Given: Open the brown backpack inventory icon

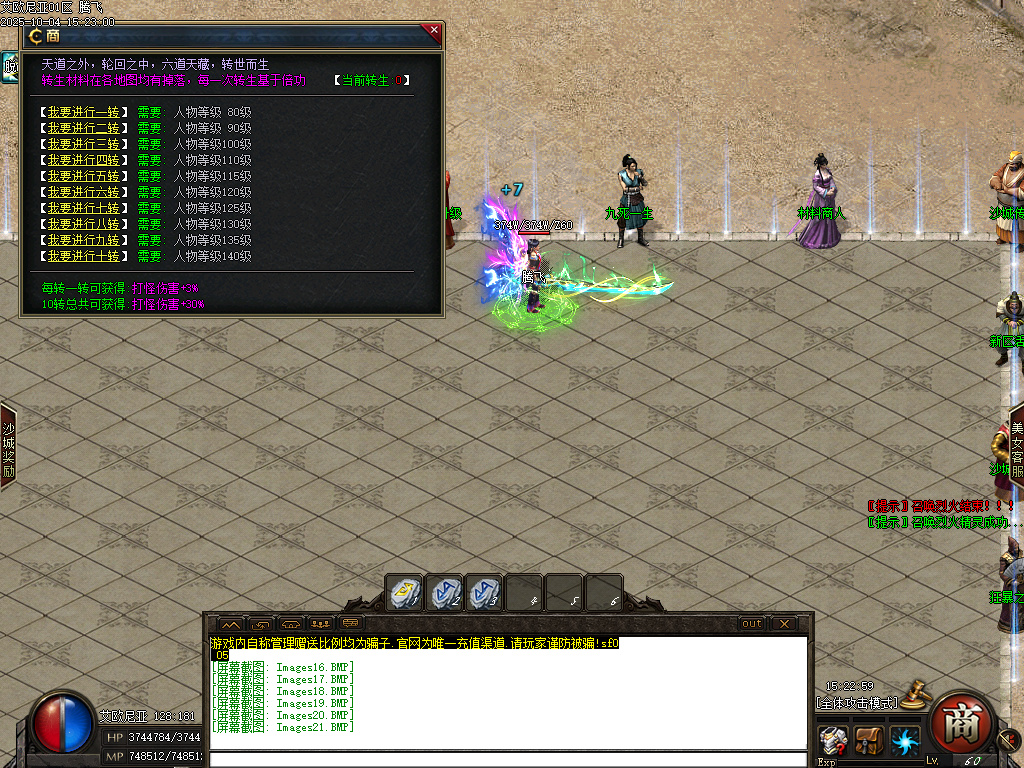Looking at the screenshot, I should point(868,742).
